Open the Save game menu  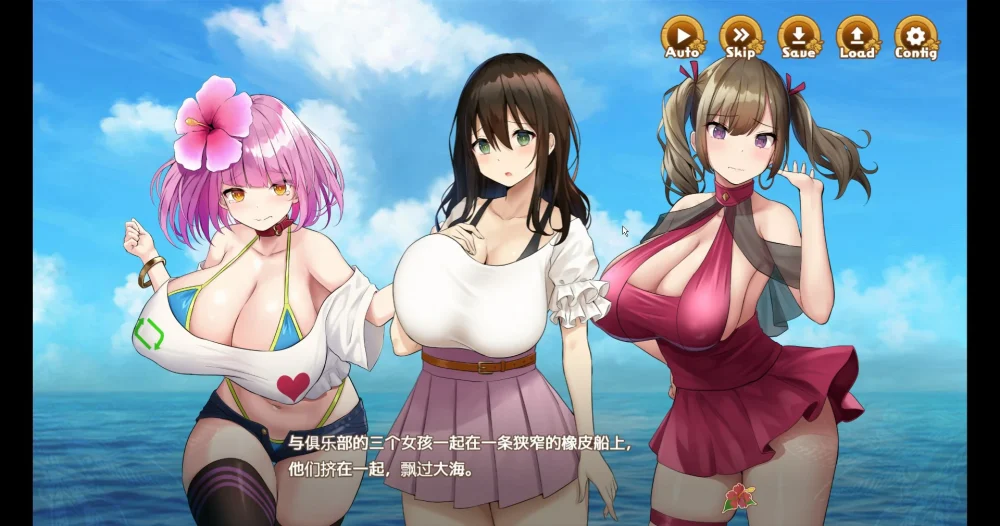pyautogui.click(x=798, y=37)
